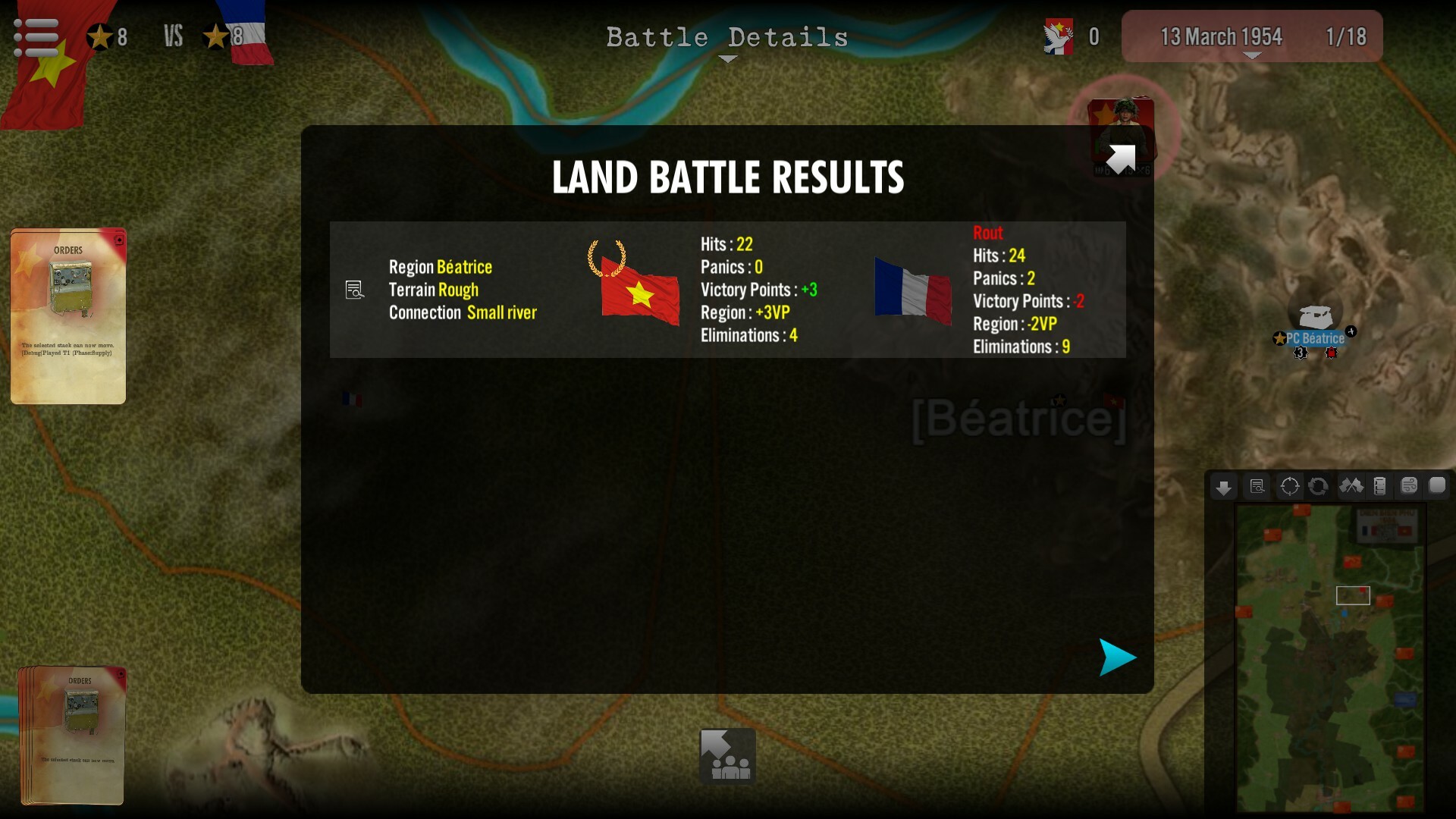The width and height of the screenshot is (1456, 819).
Task: Toggle the white square display option on minimap
Action: (1437, 486)
